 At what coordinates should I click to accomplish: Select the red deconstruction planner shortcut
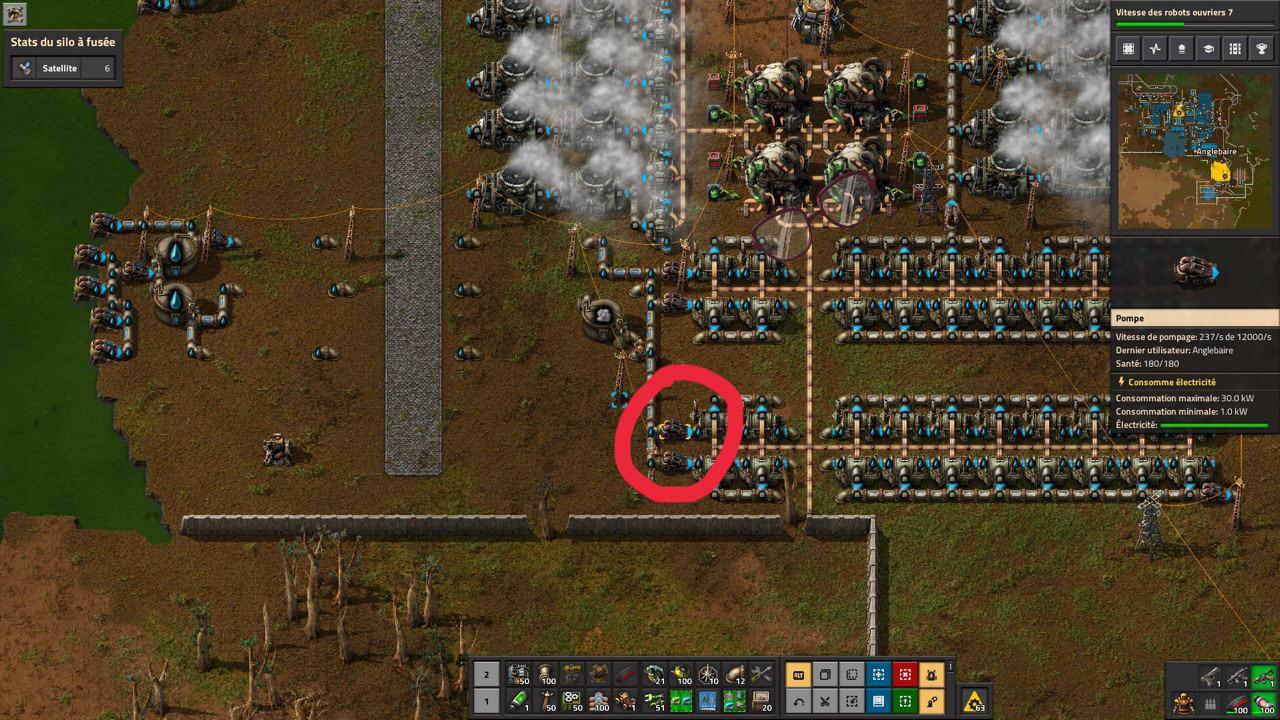click(x=903, y=675)
